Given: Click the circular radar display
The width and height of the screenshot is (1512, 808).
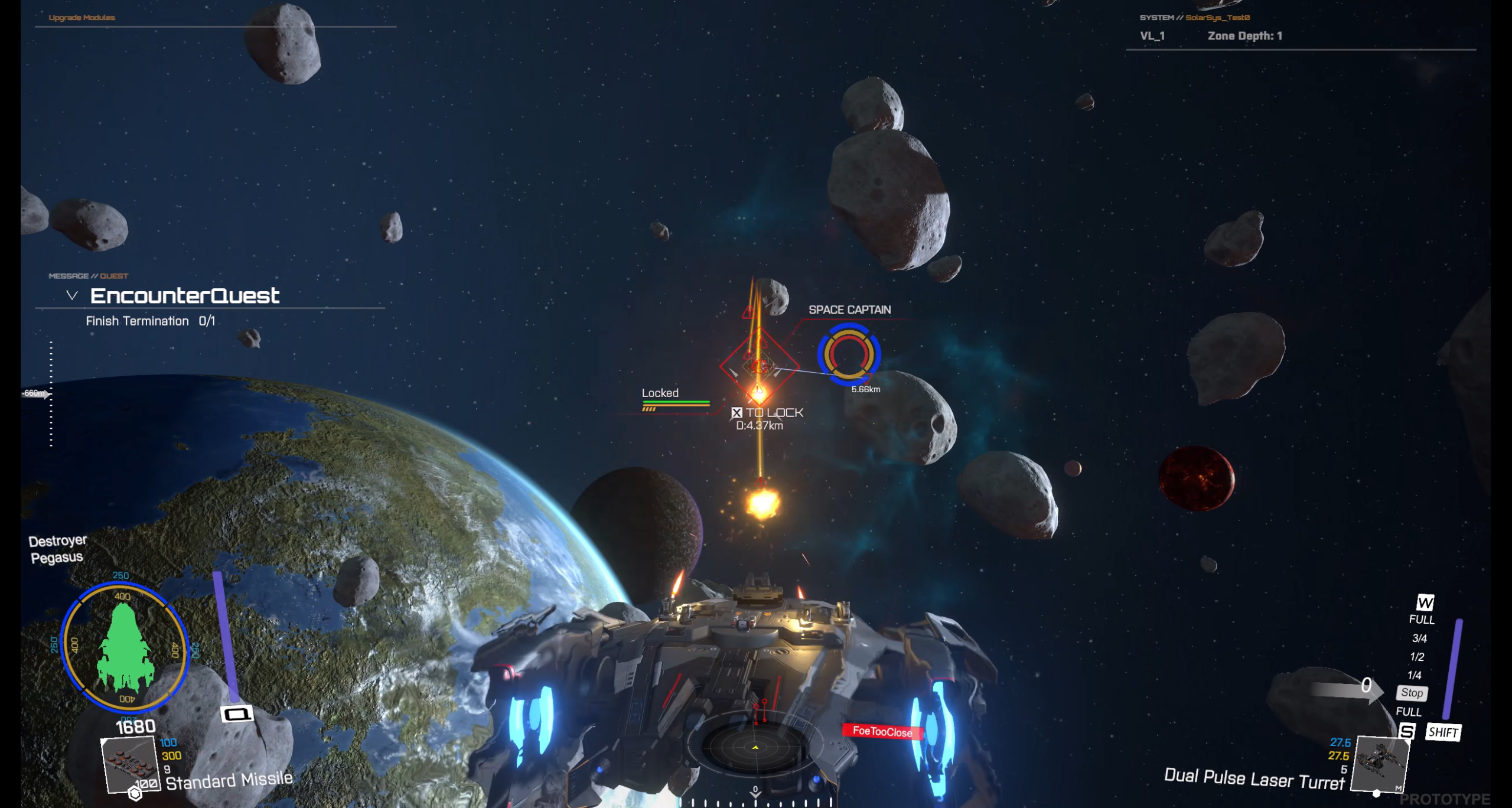Looking at the screenshot, I should pyautogui.click(x=755, y=747).
